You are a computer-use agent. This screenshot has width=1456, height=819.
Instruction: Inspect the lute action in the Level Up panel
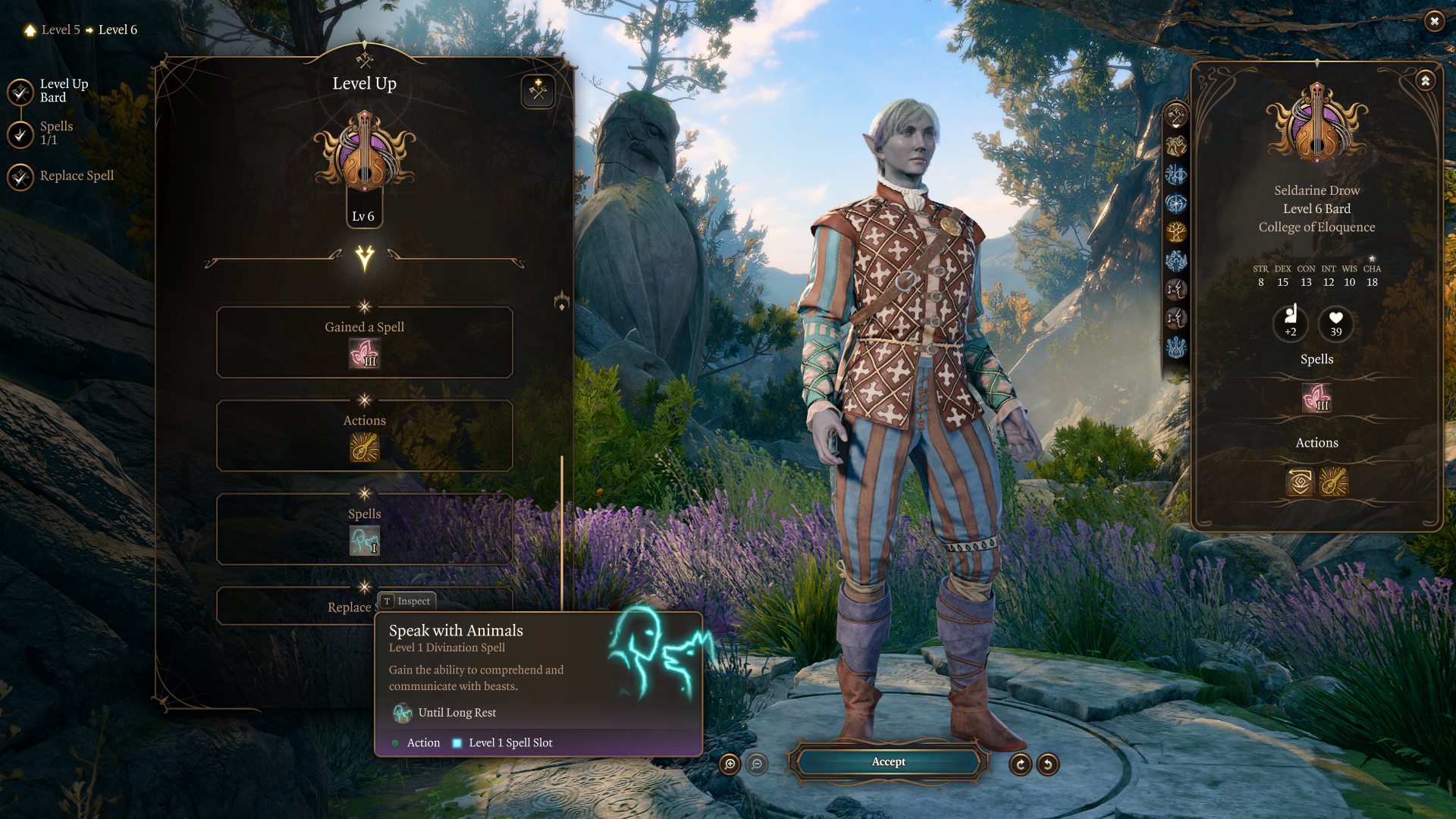pyautogui.click(x=364, y=447)
